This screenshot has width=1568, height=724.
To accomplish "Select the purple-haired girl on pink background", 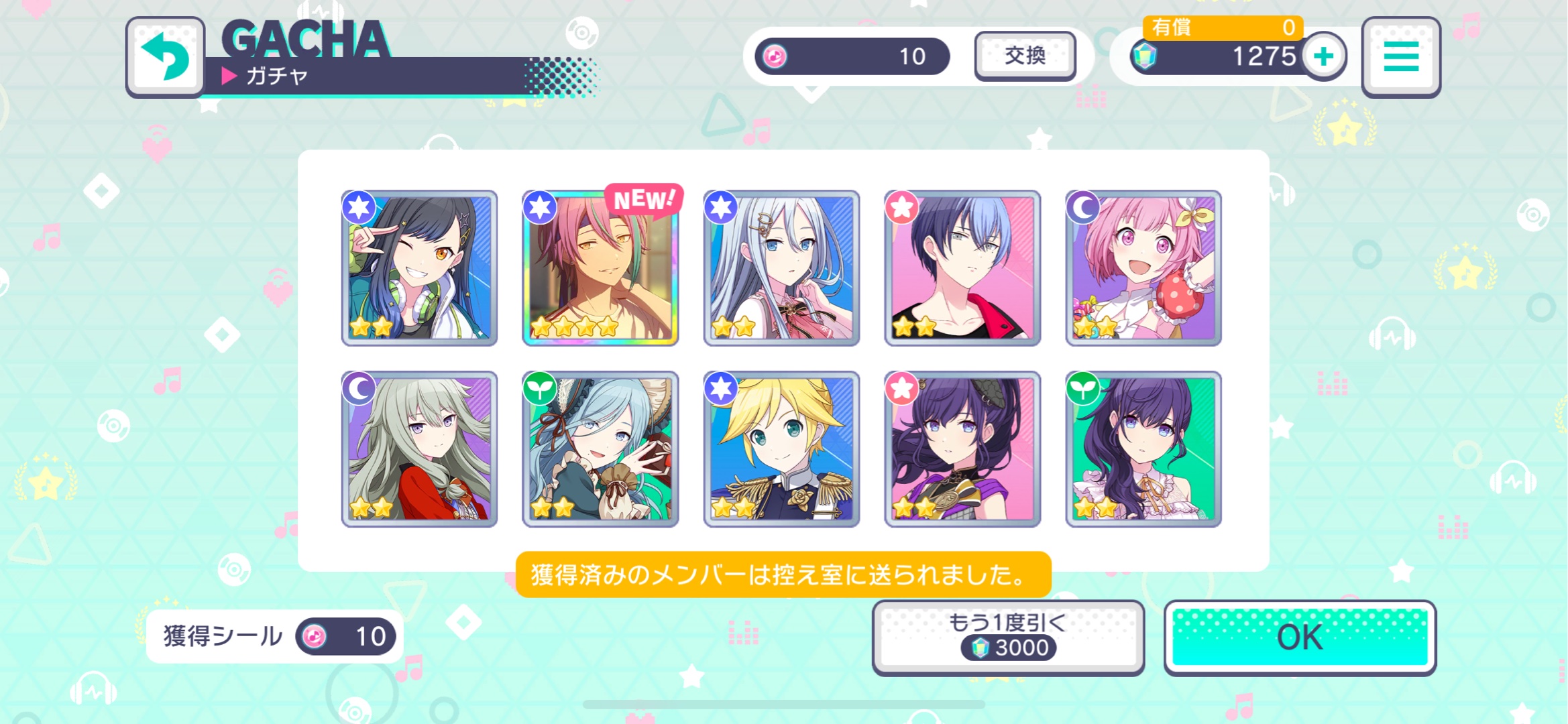I will (x=962, y=449).
